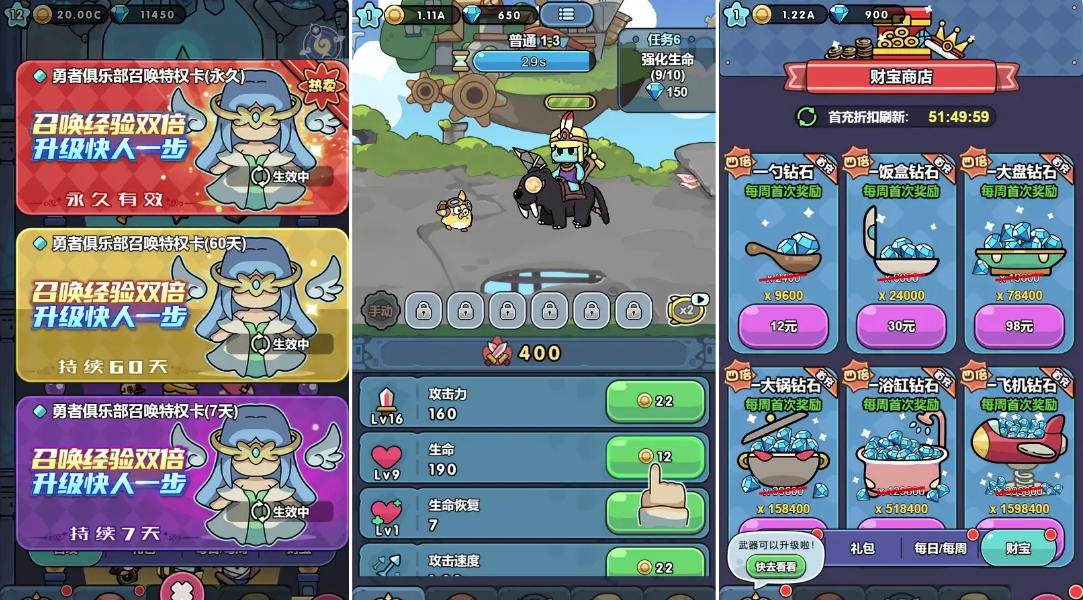Tap the 快去看看 button
The height and width of the screenshot is (600, 1083).
coord(776,566)
